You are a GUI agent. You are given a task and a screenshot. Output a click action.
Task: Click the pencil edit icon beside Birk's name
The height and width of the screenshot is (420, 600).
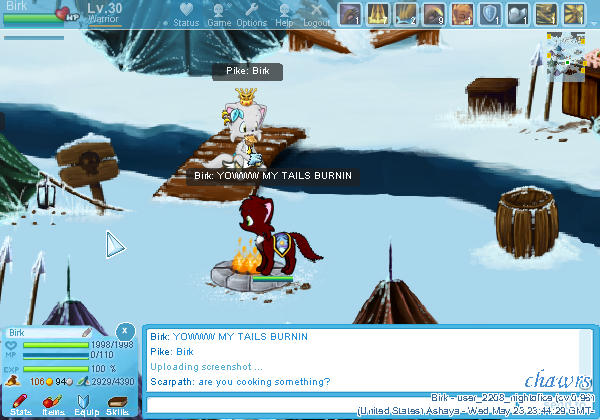click(87, 332)
